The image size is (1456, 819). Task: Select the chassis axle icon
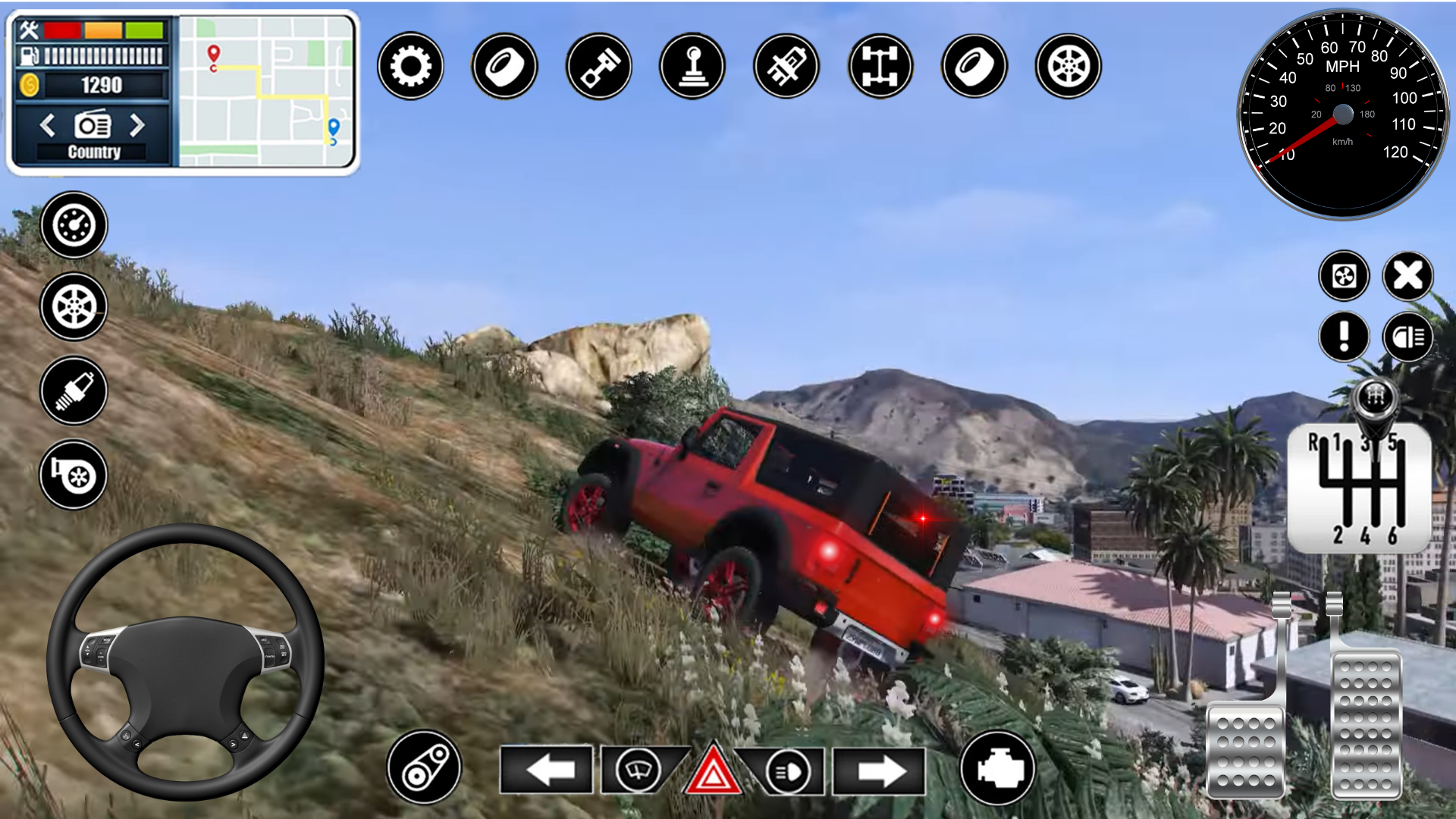880,67
